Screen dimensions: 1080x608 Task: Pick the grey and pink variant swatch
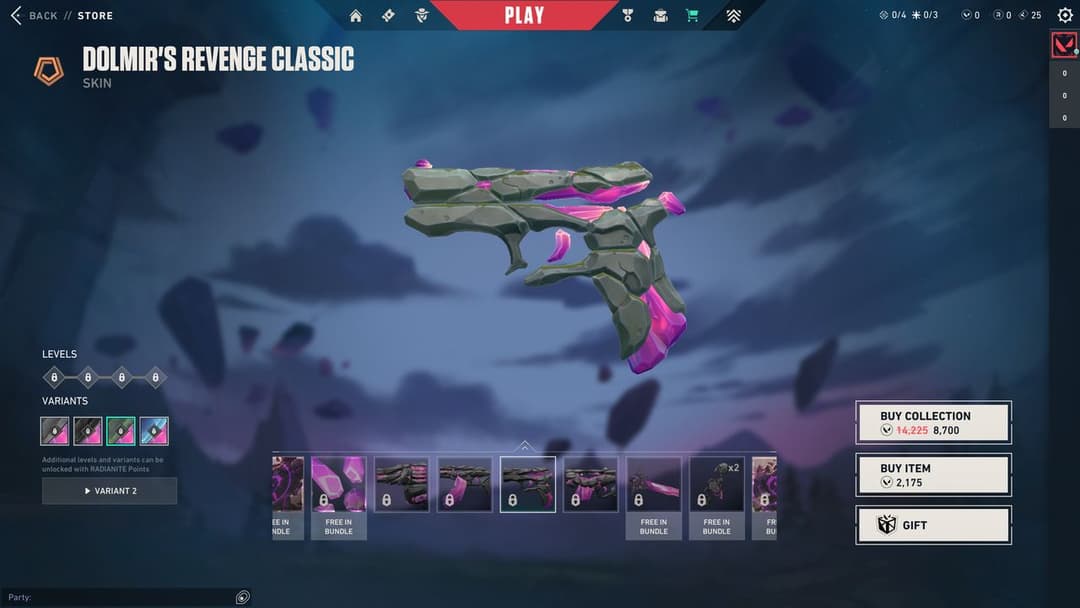point(55,431)
